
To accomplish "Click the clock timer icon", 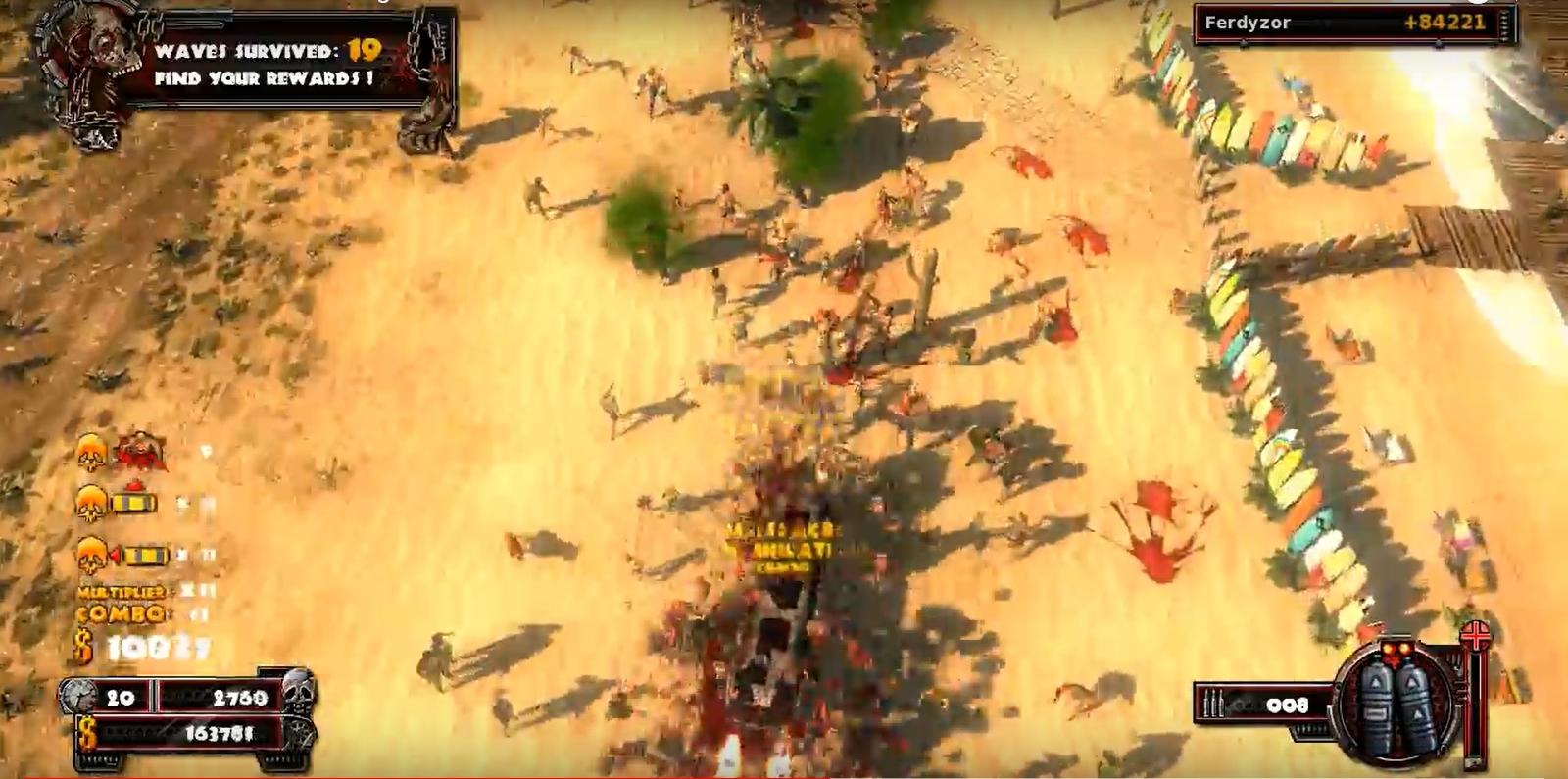I will 78,696.
